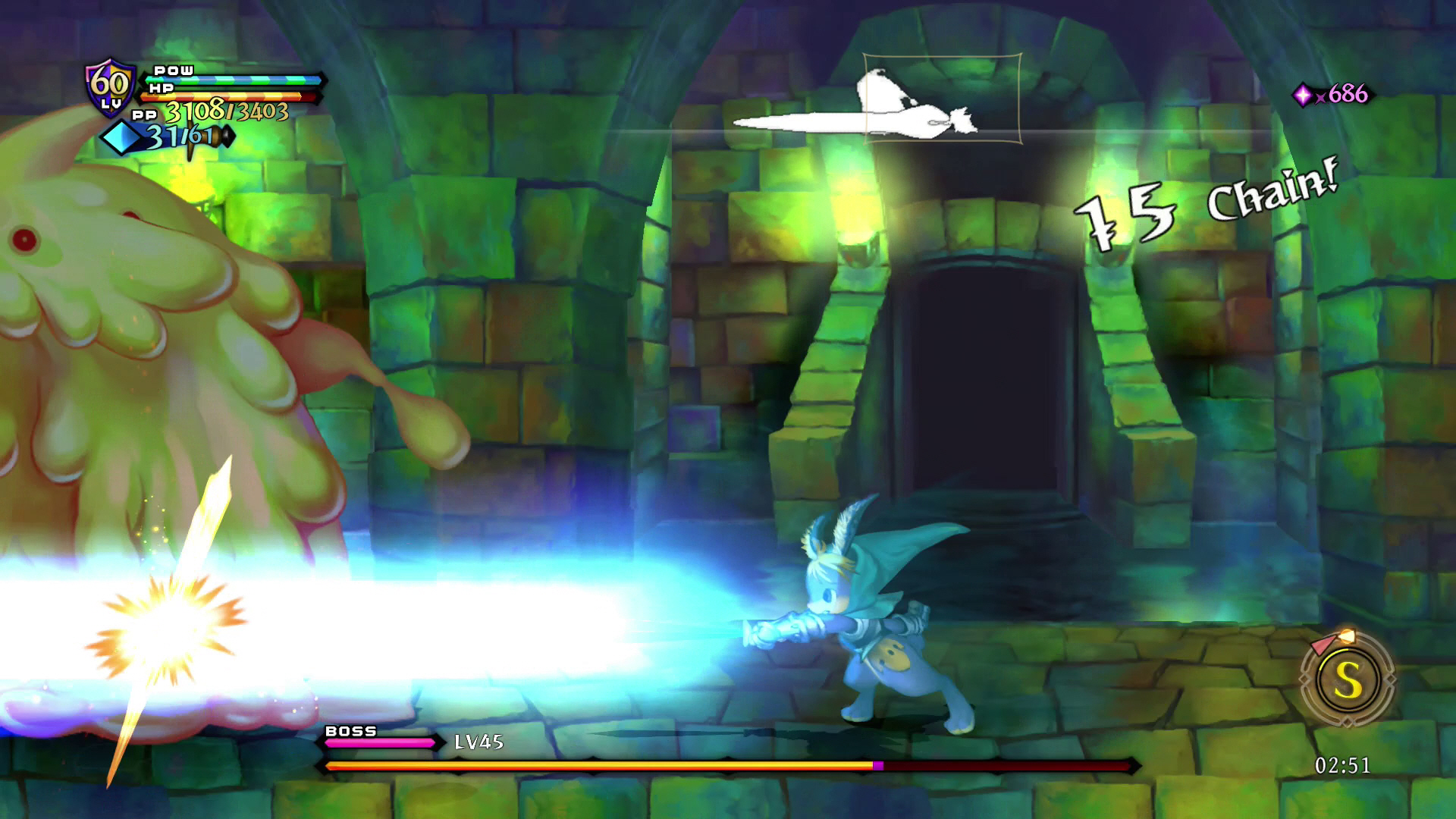
Task: Click the purple gem currency icon showing x686
Action: (1302, 94)
